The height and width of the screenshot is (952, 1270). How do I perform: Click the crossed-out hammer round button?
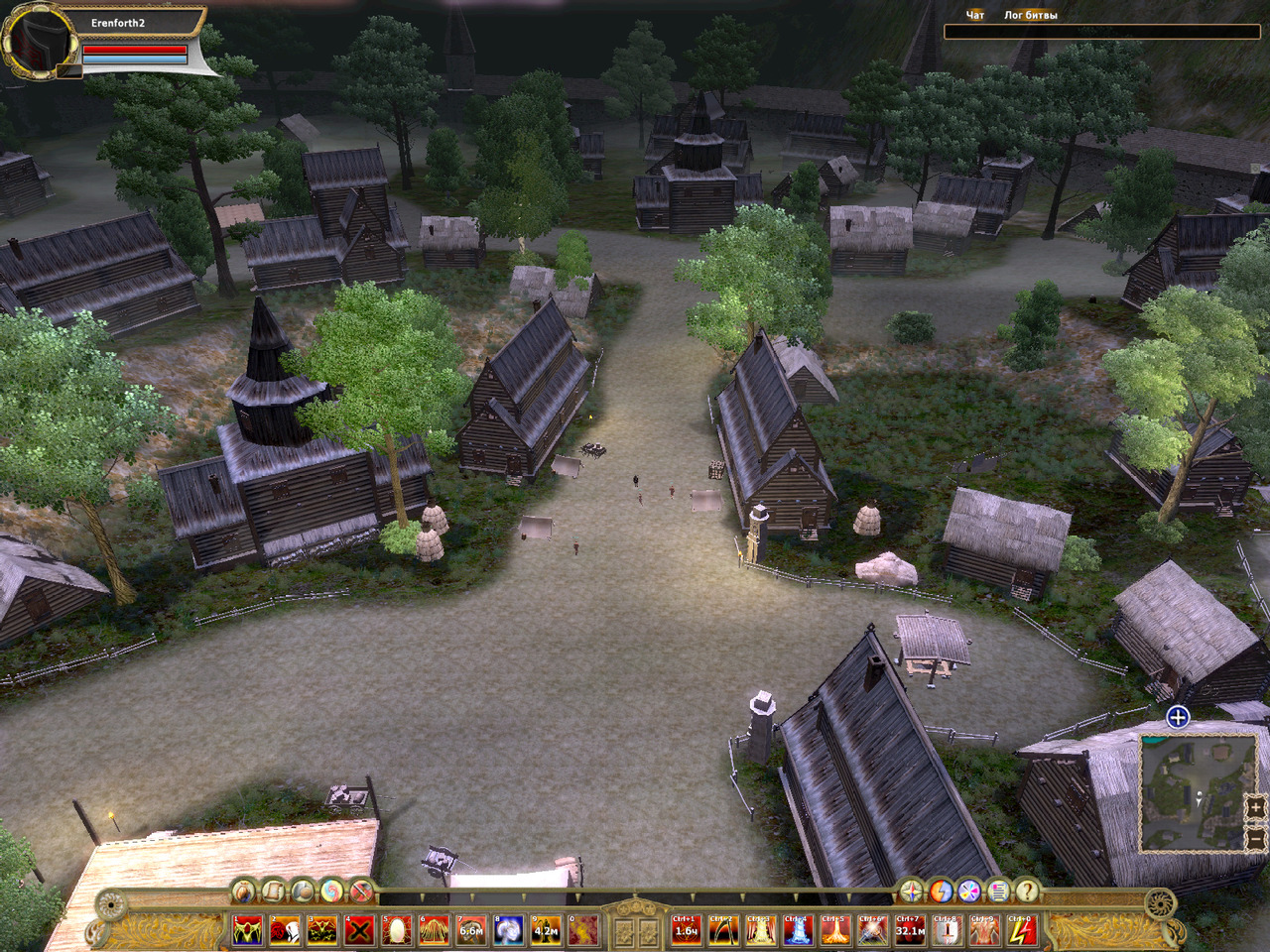pyautogui.click(x=361, y=891)
